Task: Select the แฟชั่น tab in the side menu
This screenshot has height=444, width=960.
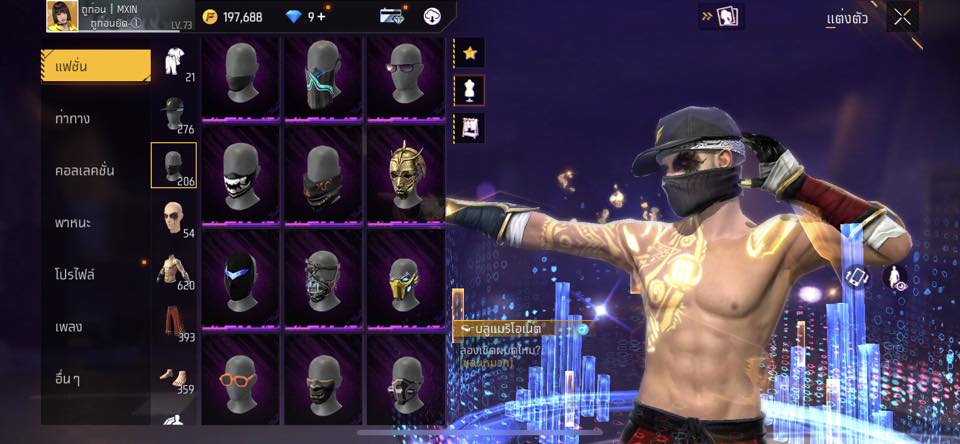Action: point(96,66)
